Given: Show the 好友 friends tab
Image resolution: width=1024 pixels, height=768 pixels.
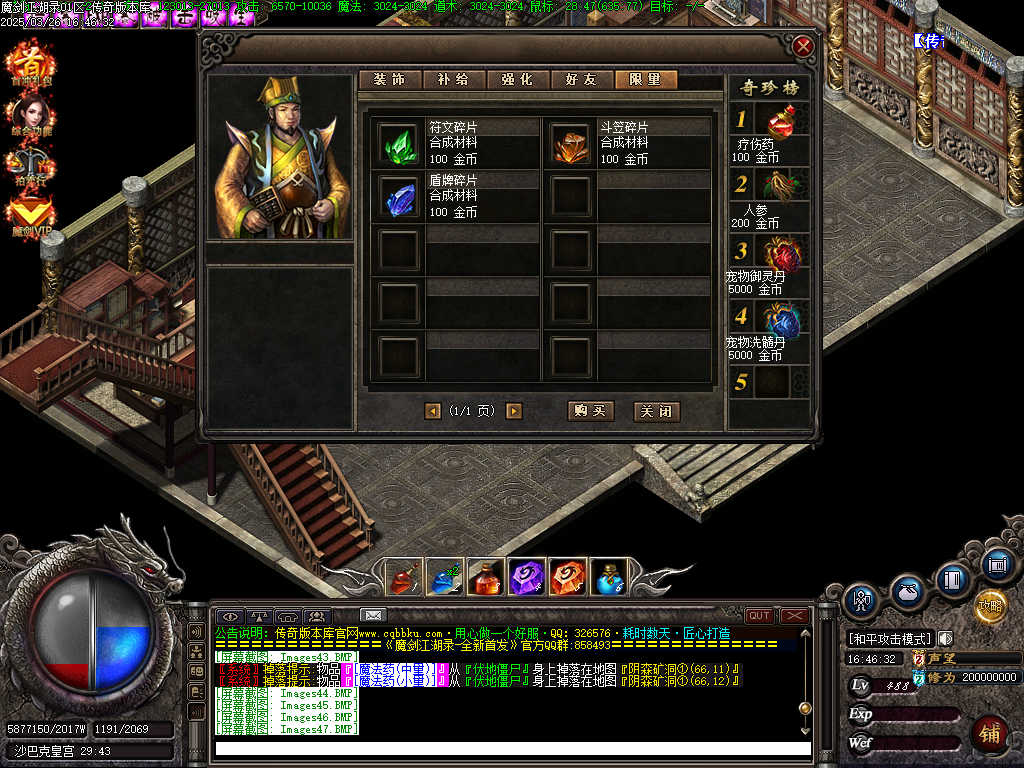Looking at the screenshot, I should coord(582,80).
